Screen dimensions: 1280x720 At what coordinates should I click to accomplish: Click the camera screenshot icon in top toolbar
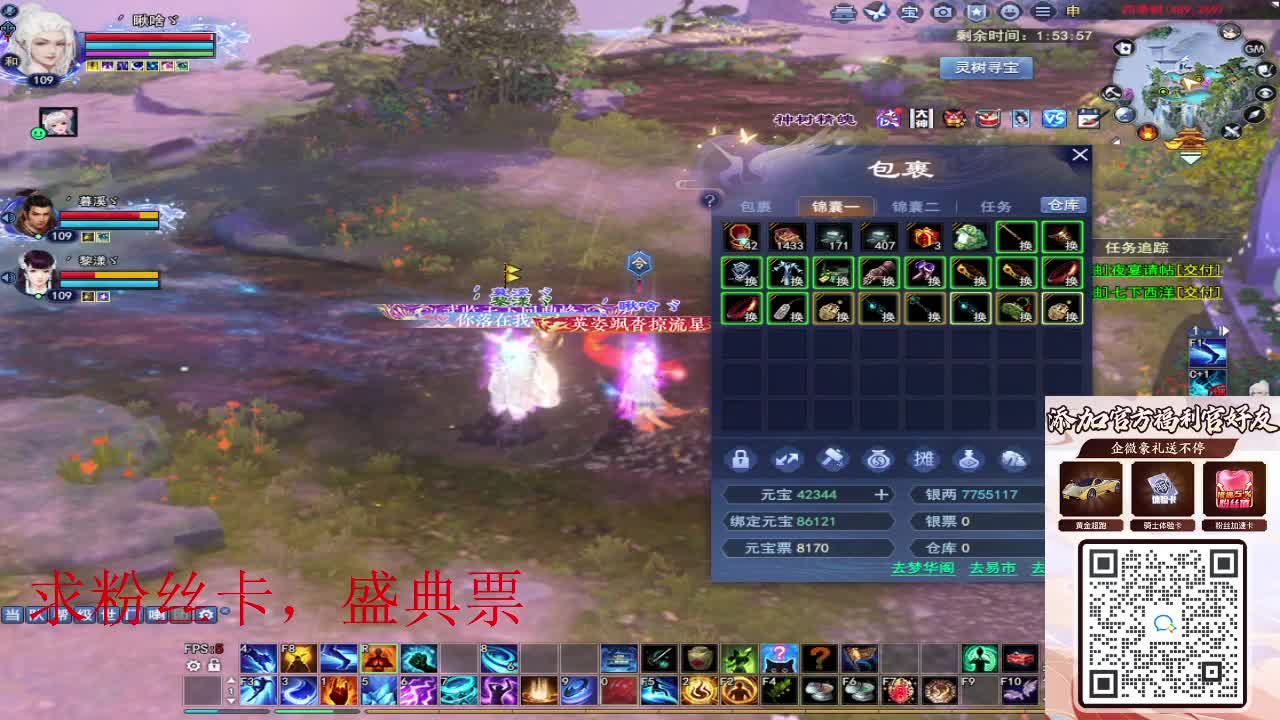(x=944, y=13)
